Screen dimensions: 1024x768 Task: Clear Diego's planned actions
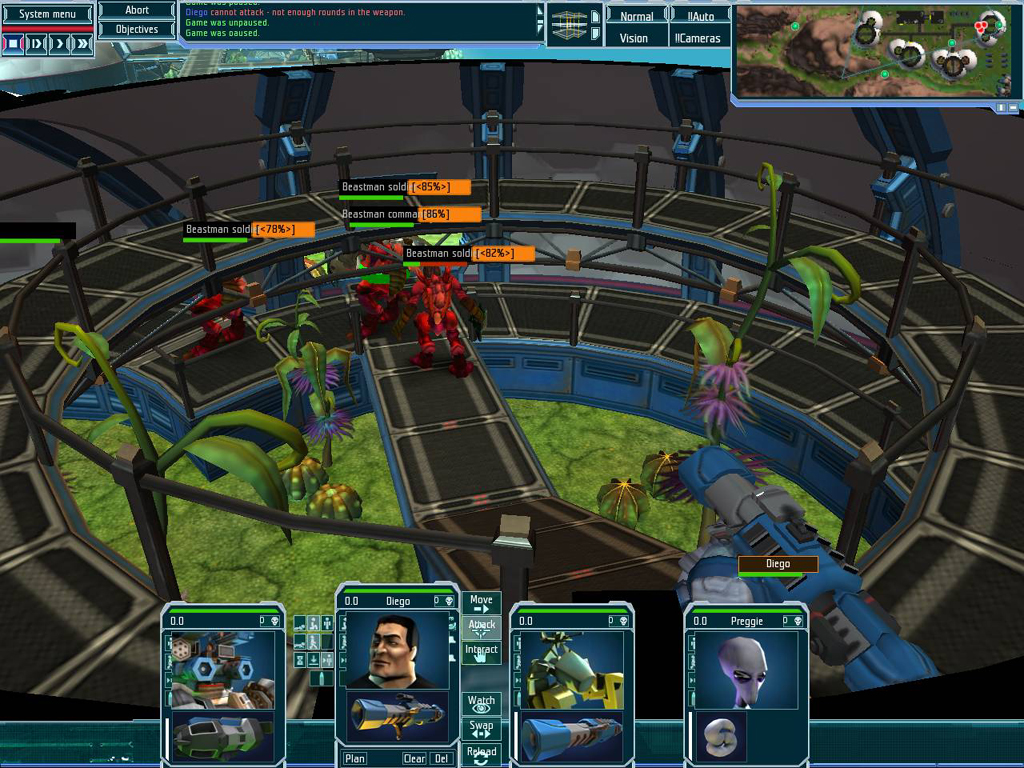[414, 759]
